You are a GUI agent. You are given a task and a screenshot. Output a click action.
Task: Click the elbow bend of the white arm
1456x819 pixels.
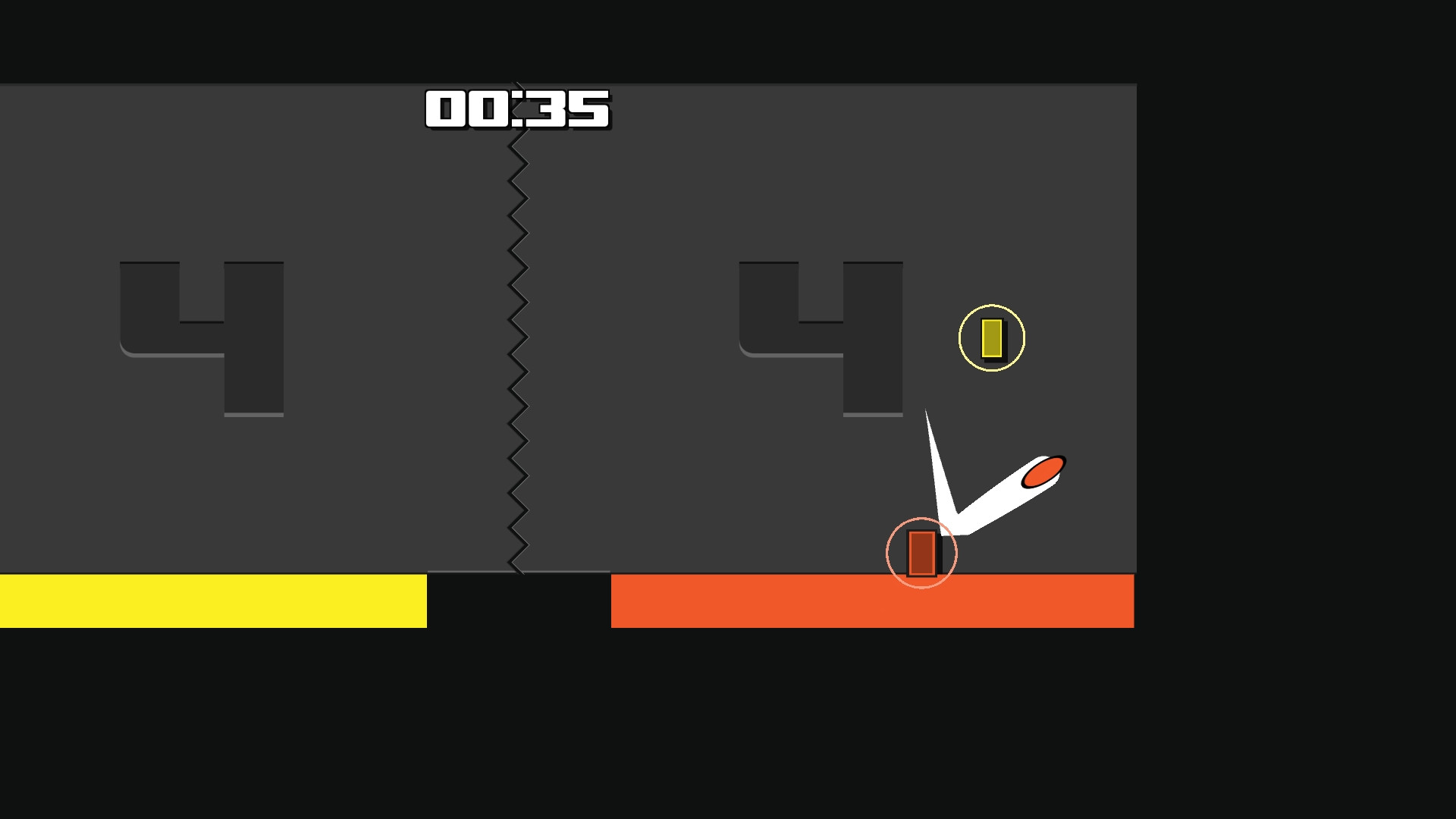(x=954, y=521)
